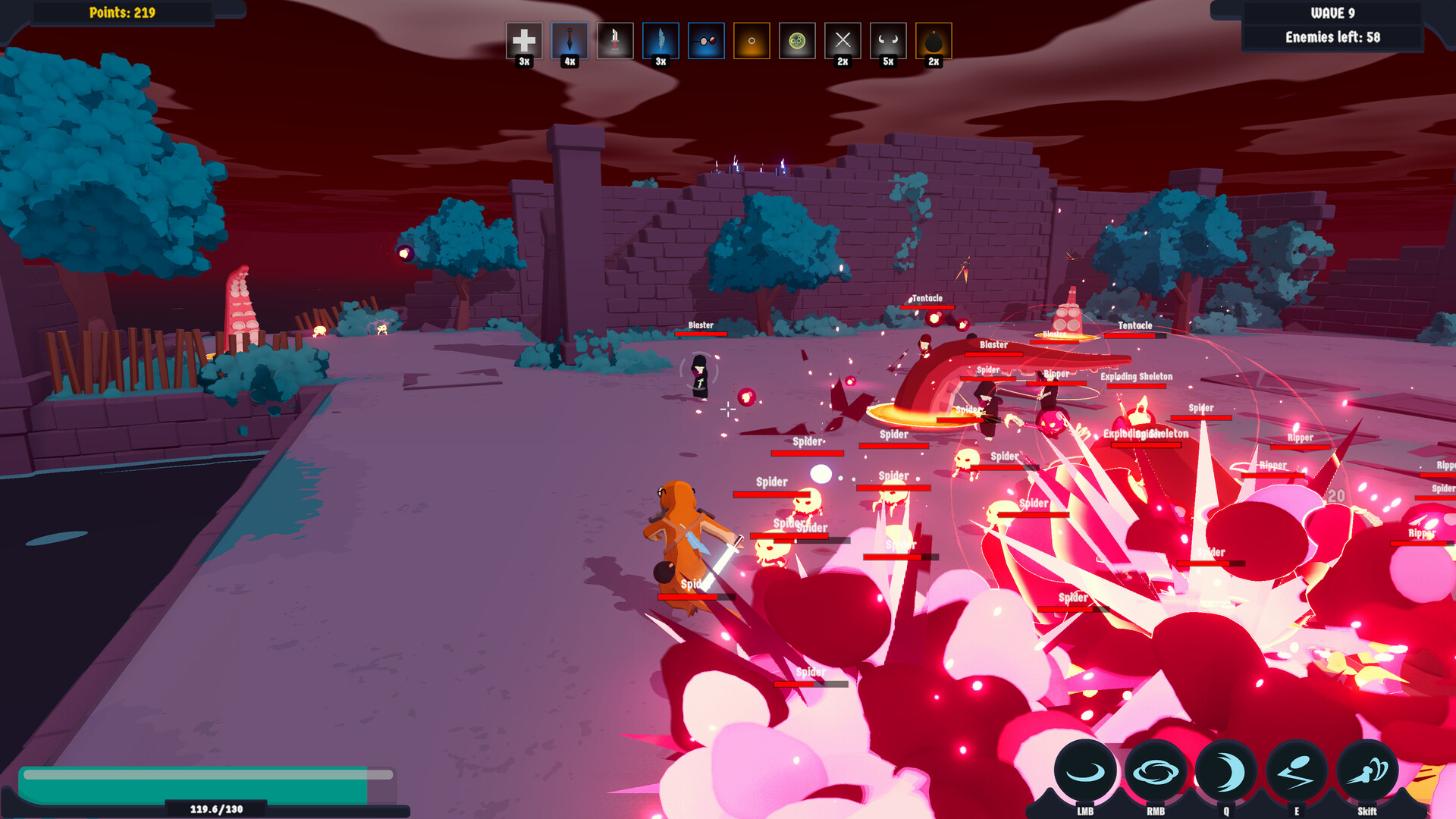
Task: Select the fangs item marked 5x
Action: point(886,42)
